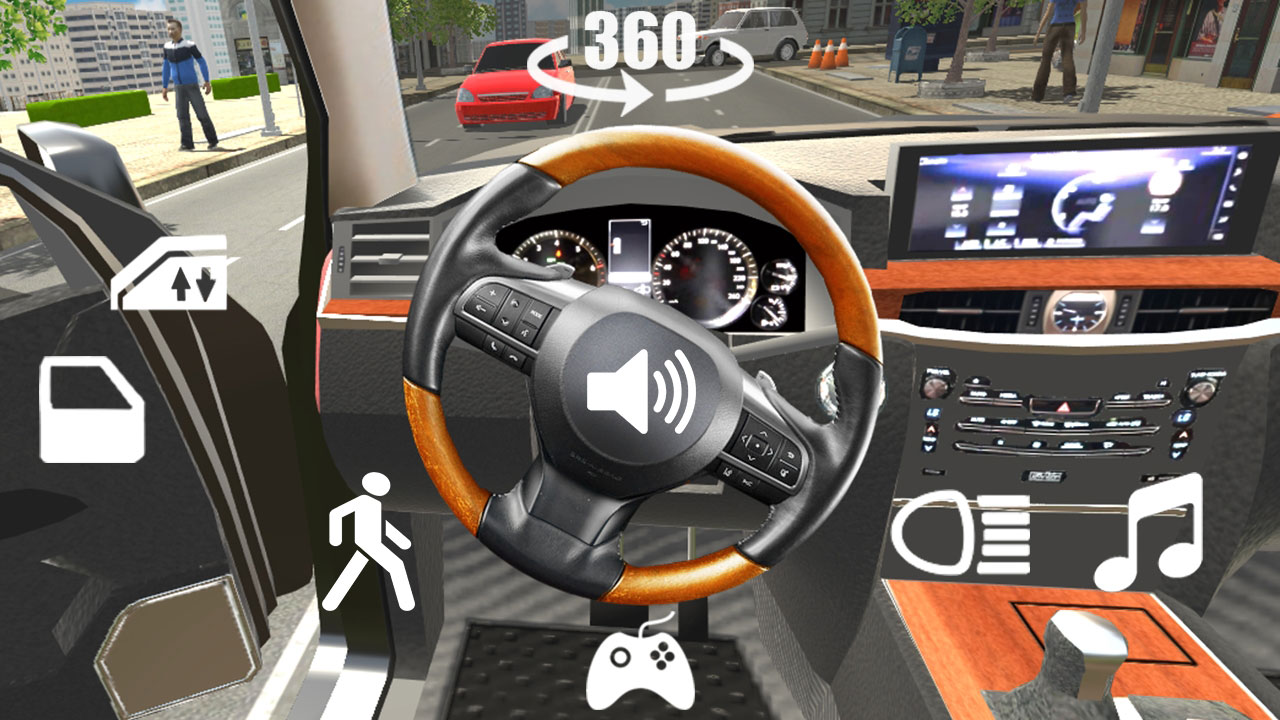Tap the infotainment touchscreen display

click(x=1075, y=195)
